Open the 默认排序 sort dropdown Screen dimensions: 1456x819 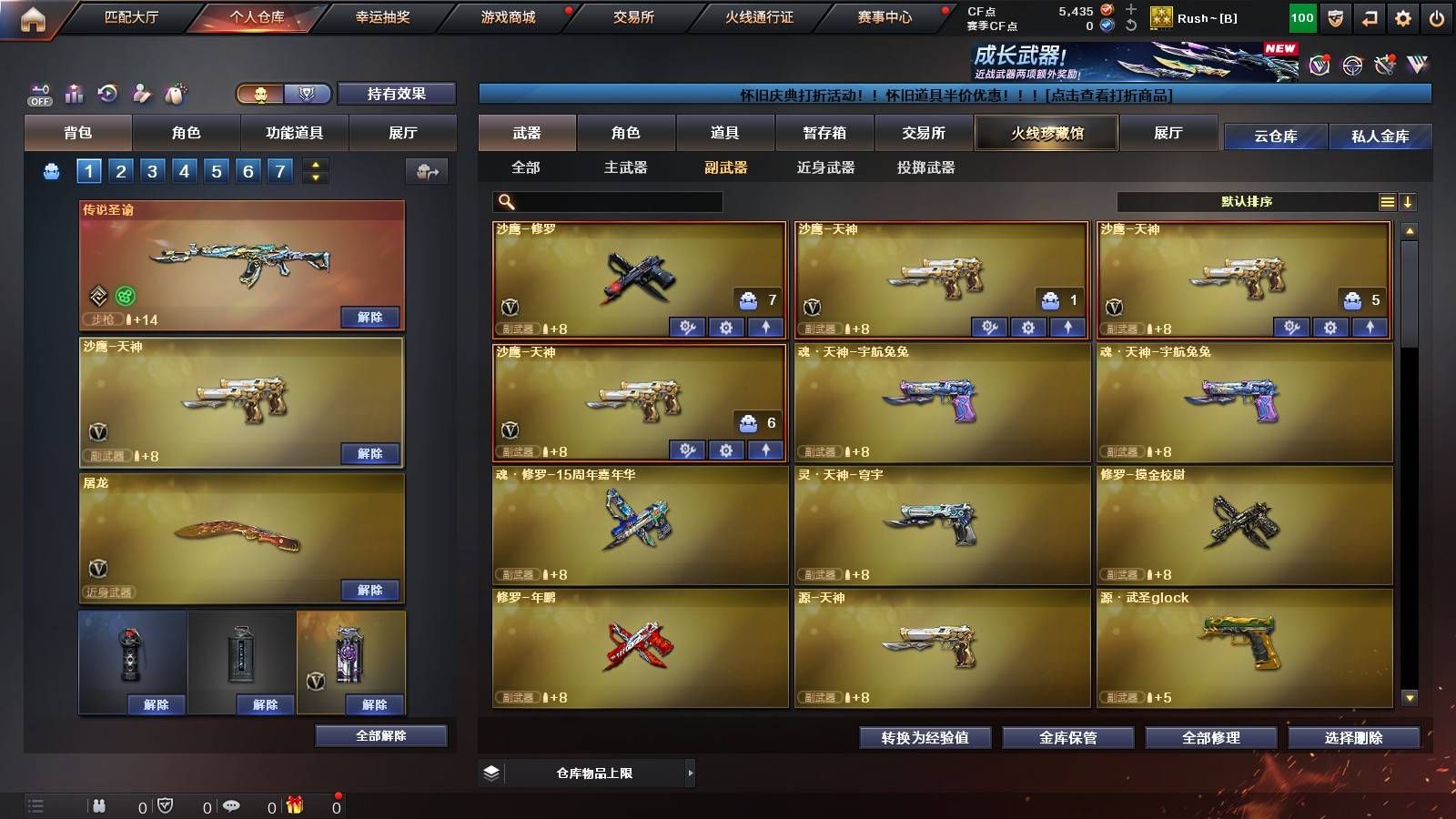tap(1247, 202)
